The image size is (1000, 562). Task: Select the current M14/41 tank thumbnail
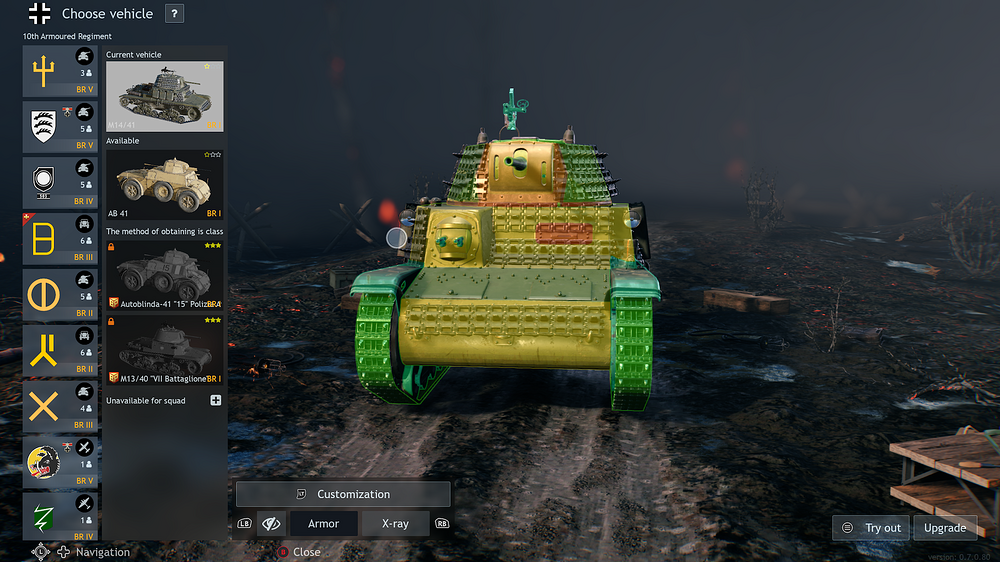164,97
